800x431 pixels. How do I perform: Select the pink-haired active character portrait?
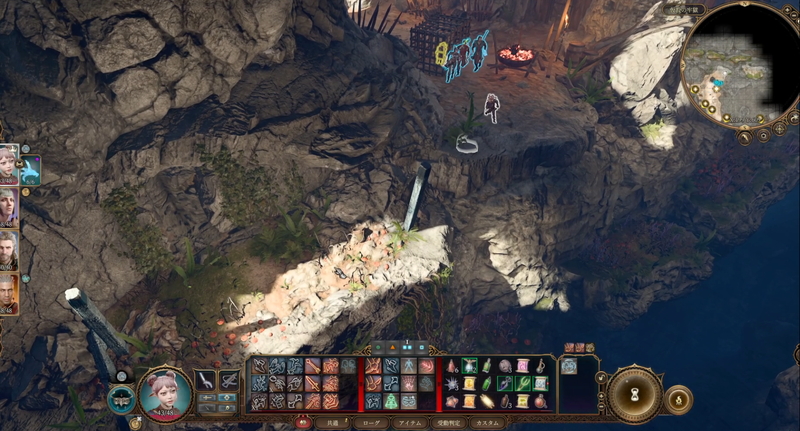tap(165, 391)
